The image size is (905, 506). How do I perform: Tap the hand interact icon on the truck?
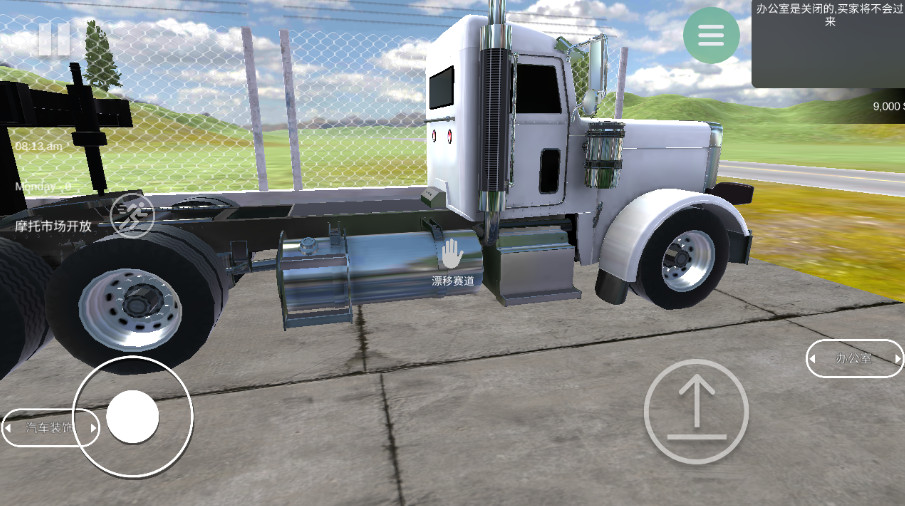tap(453, 253)
